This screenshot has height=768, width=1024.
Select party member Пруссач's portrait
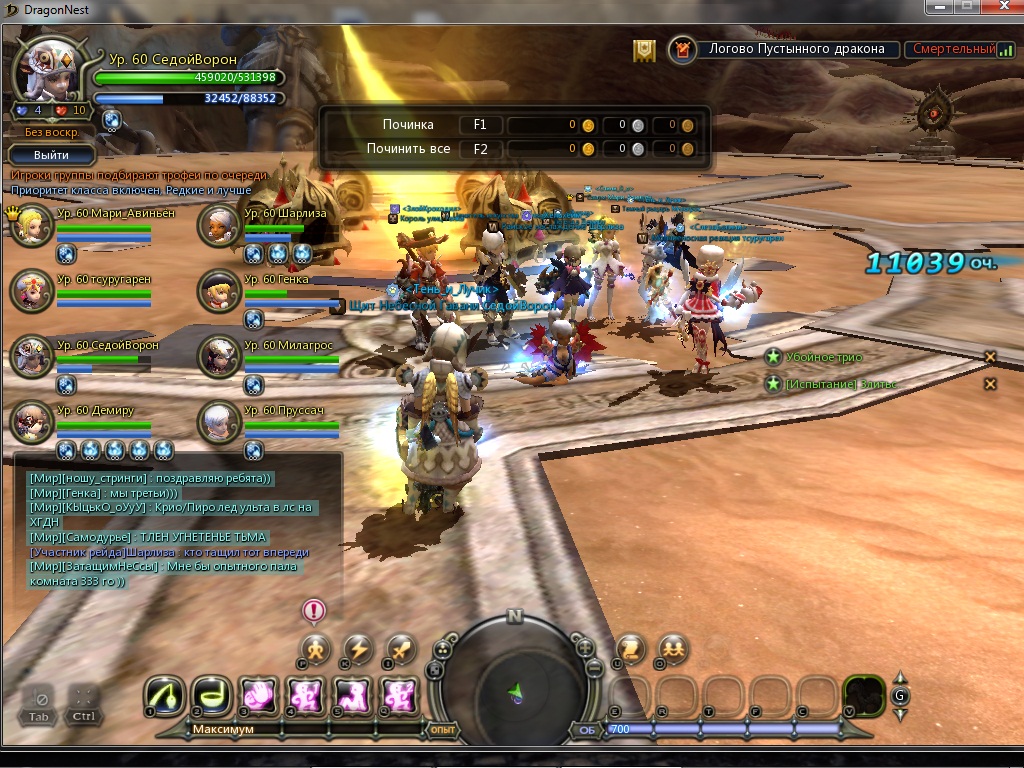click(x=218, y=422)
